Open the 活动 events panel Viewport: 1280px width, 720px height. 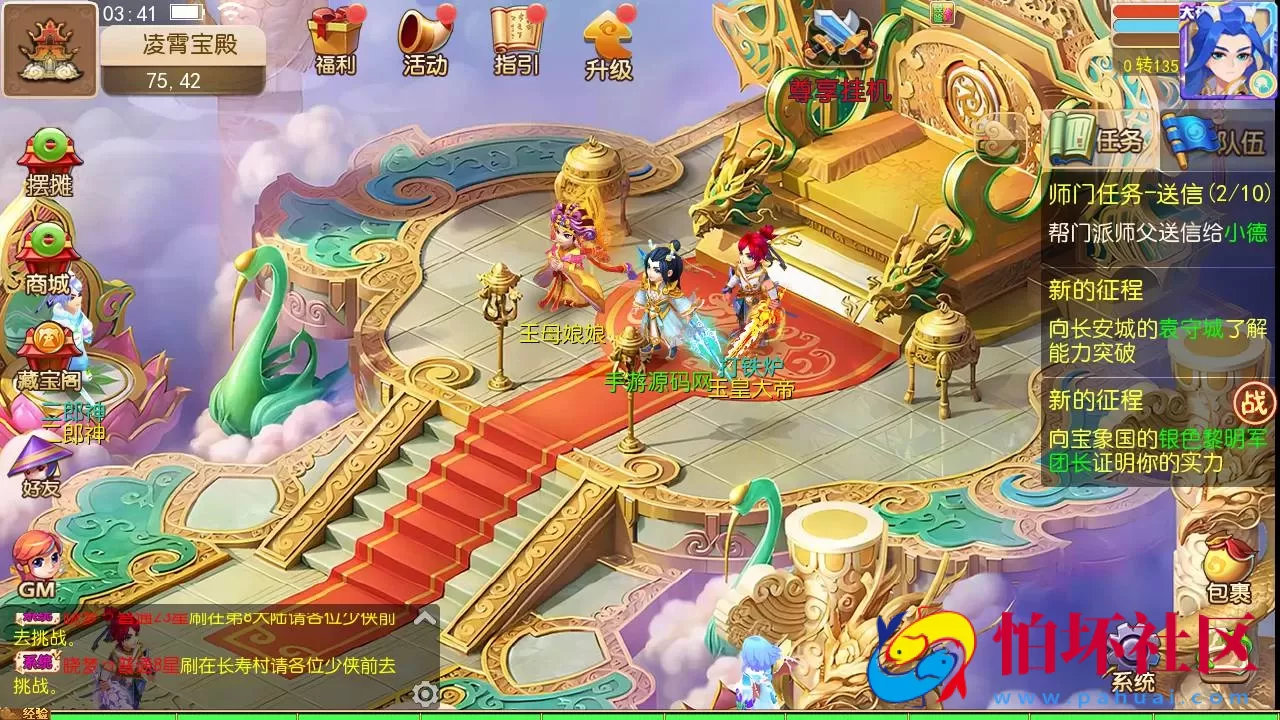(425, 40)
